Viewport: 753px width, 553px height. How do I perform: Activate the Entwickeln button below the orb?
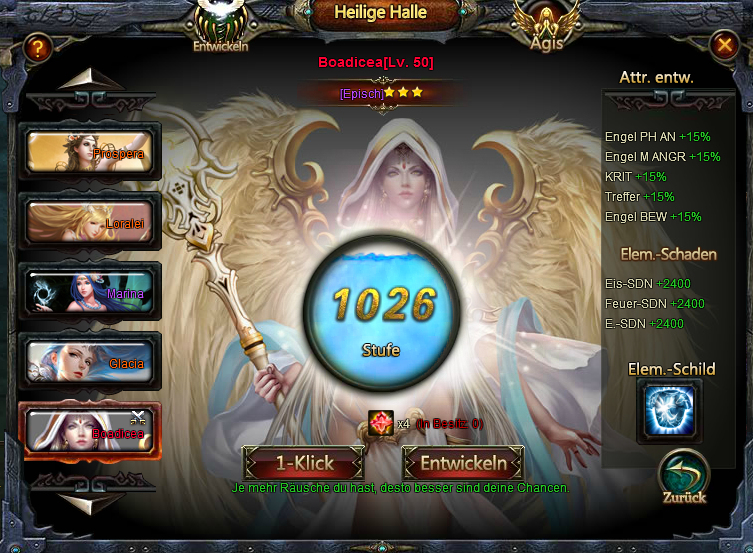pos(463,464)
